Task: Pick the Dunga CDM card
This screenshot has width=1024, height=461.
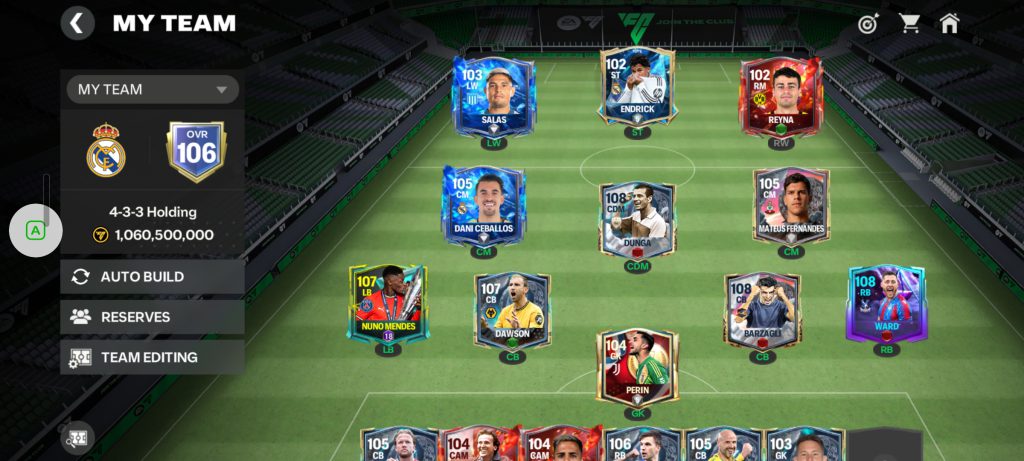Action: pyautogui.click(x=637, y=220)
